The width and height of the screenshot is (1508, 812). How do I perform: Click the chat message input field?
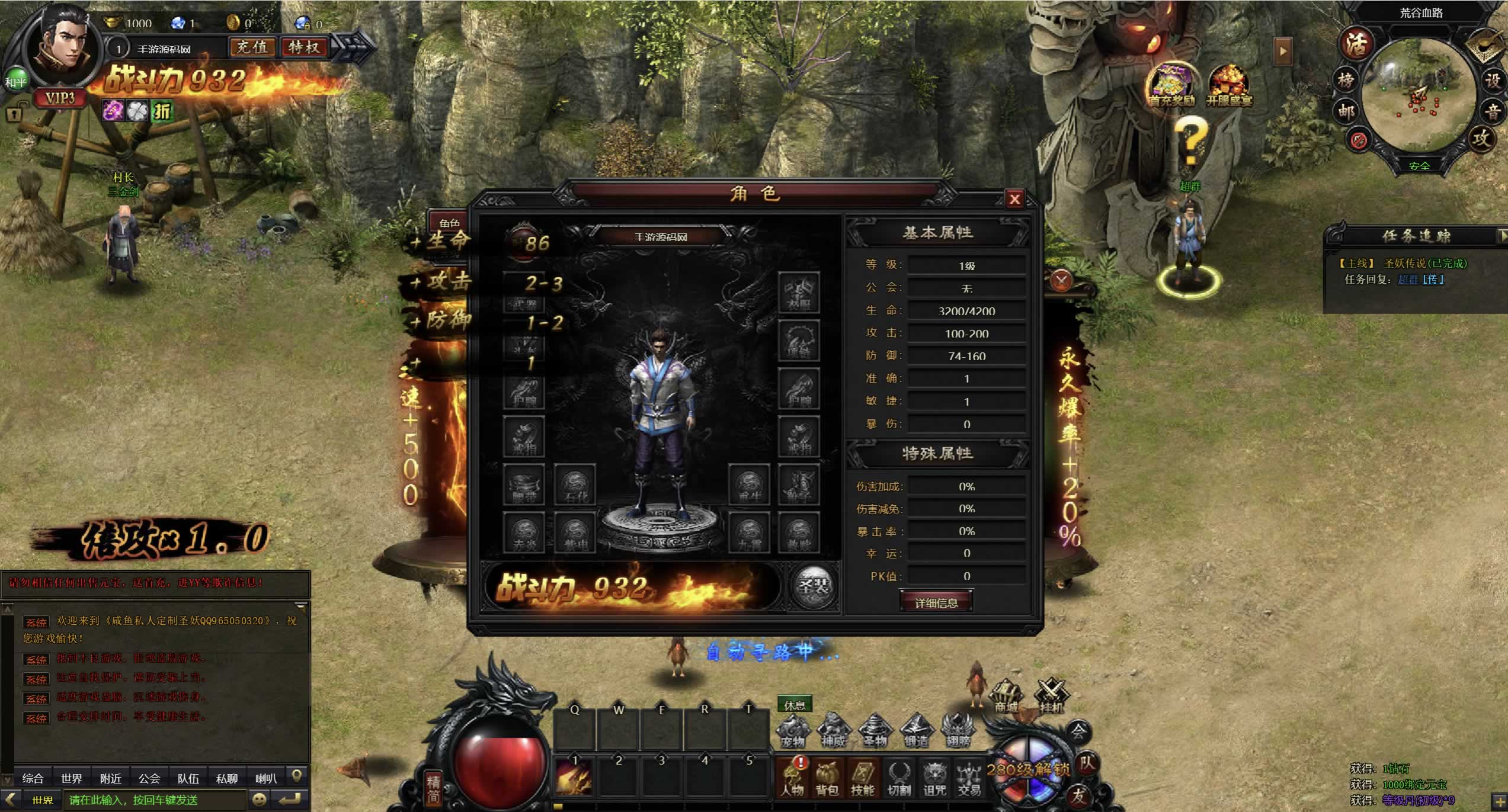click(154, 800)
